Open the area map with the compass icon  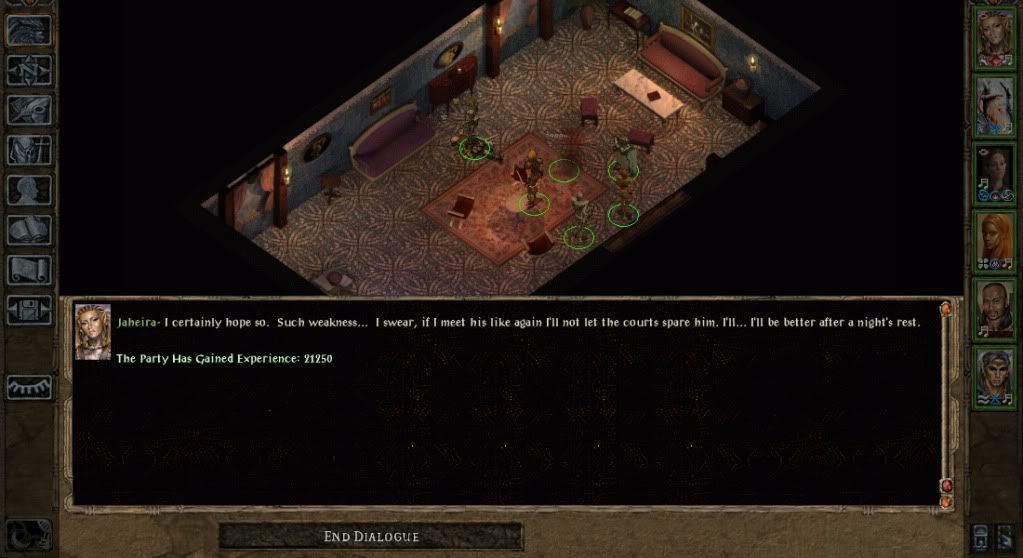tap(29, 70)
